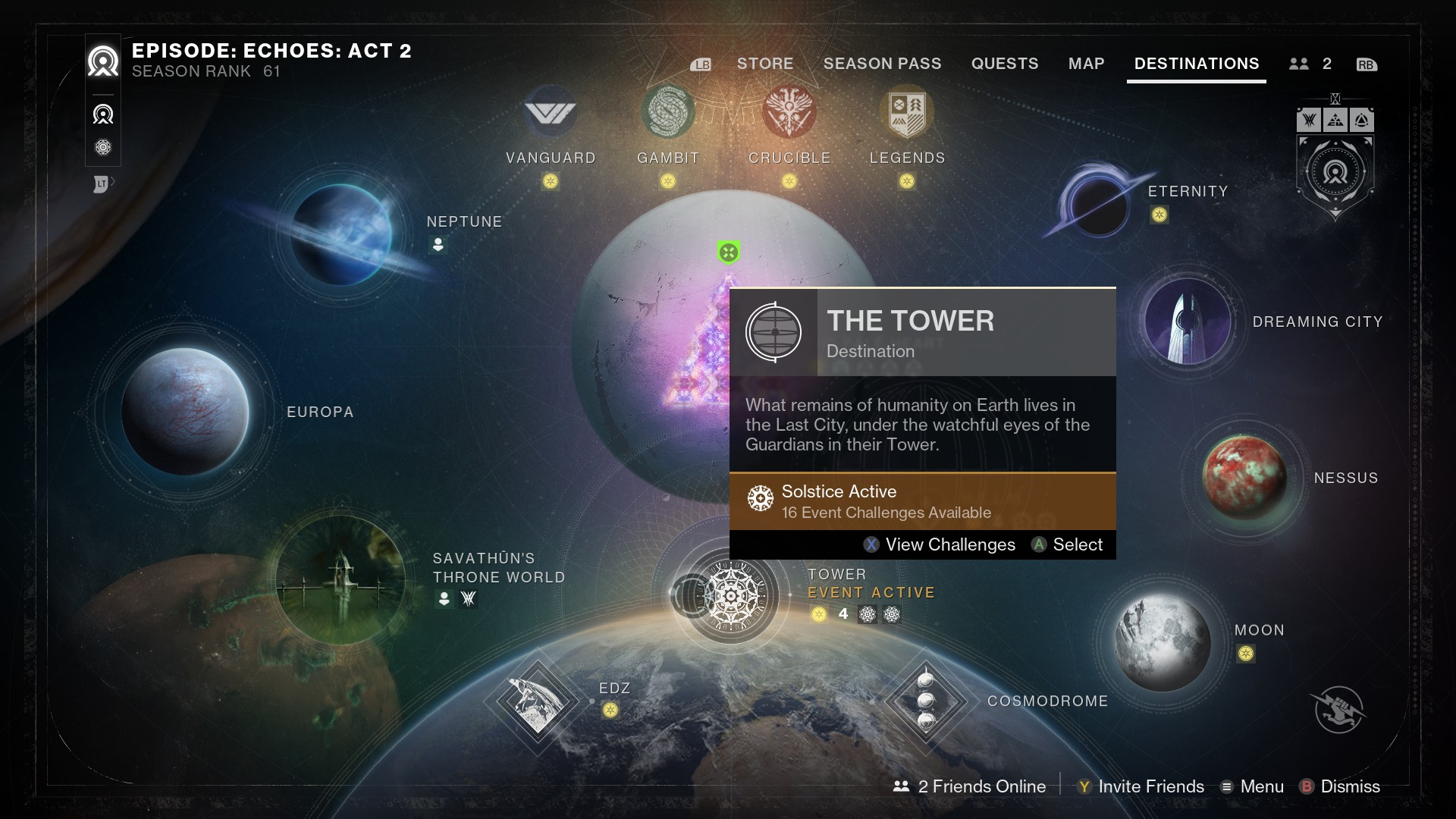1456x819 pixels.
Task: Select the EDZ diamond icon
Action: click(538, 701)
